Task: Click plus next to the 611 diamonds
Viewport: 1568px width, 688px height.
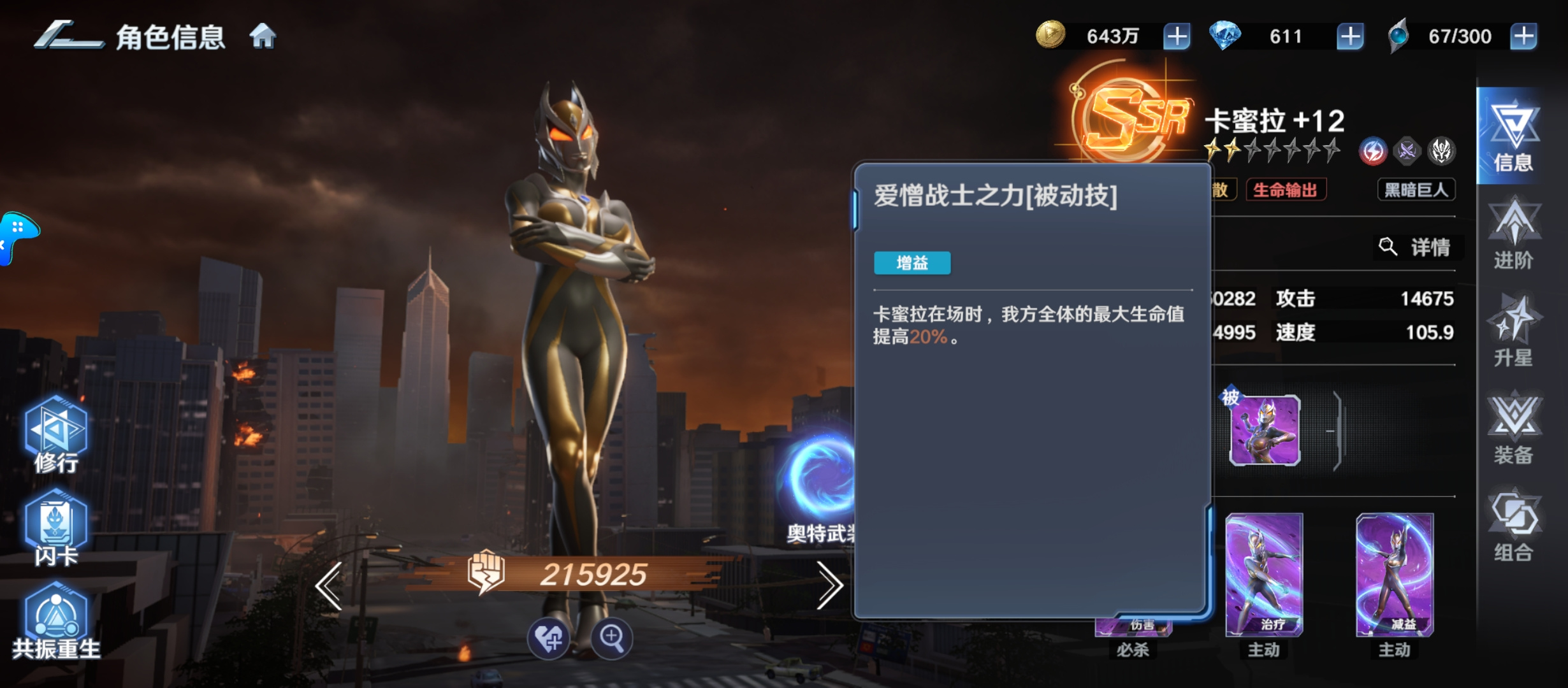Action: click(1351, 36)
